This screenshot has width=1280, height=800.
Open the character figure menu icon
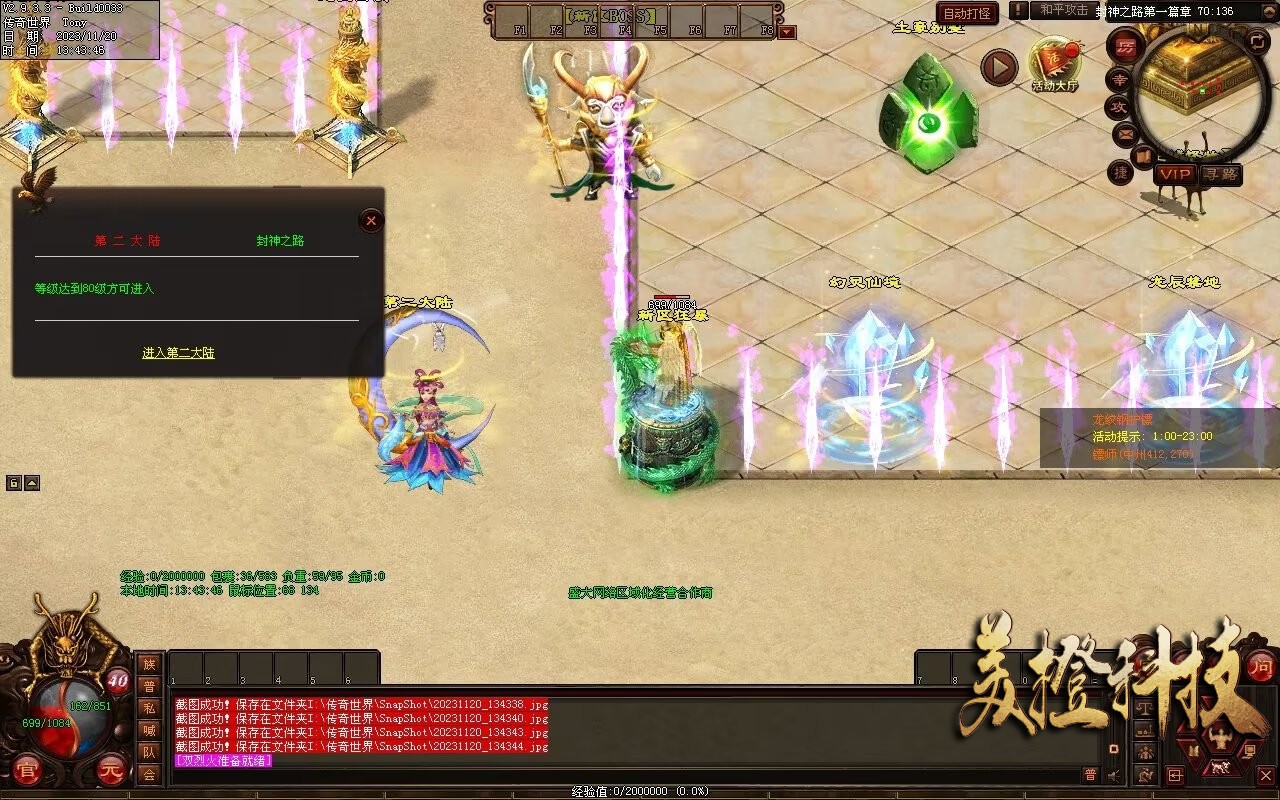(x=1219, y=741)
